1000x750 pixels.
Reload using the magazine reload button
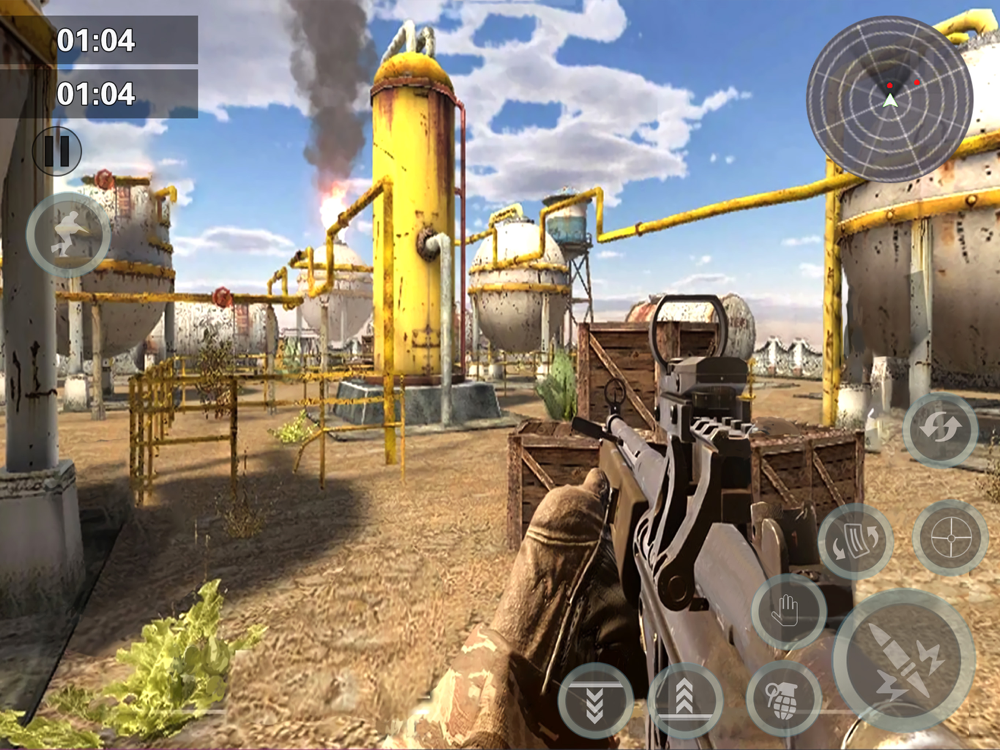pos(855,541)
